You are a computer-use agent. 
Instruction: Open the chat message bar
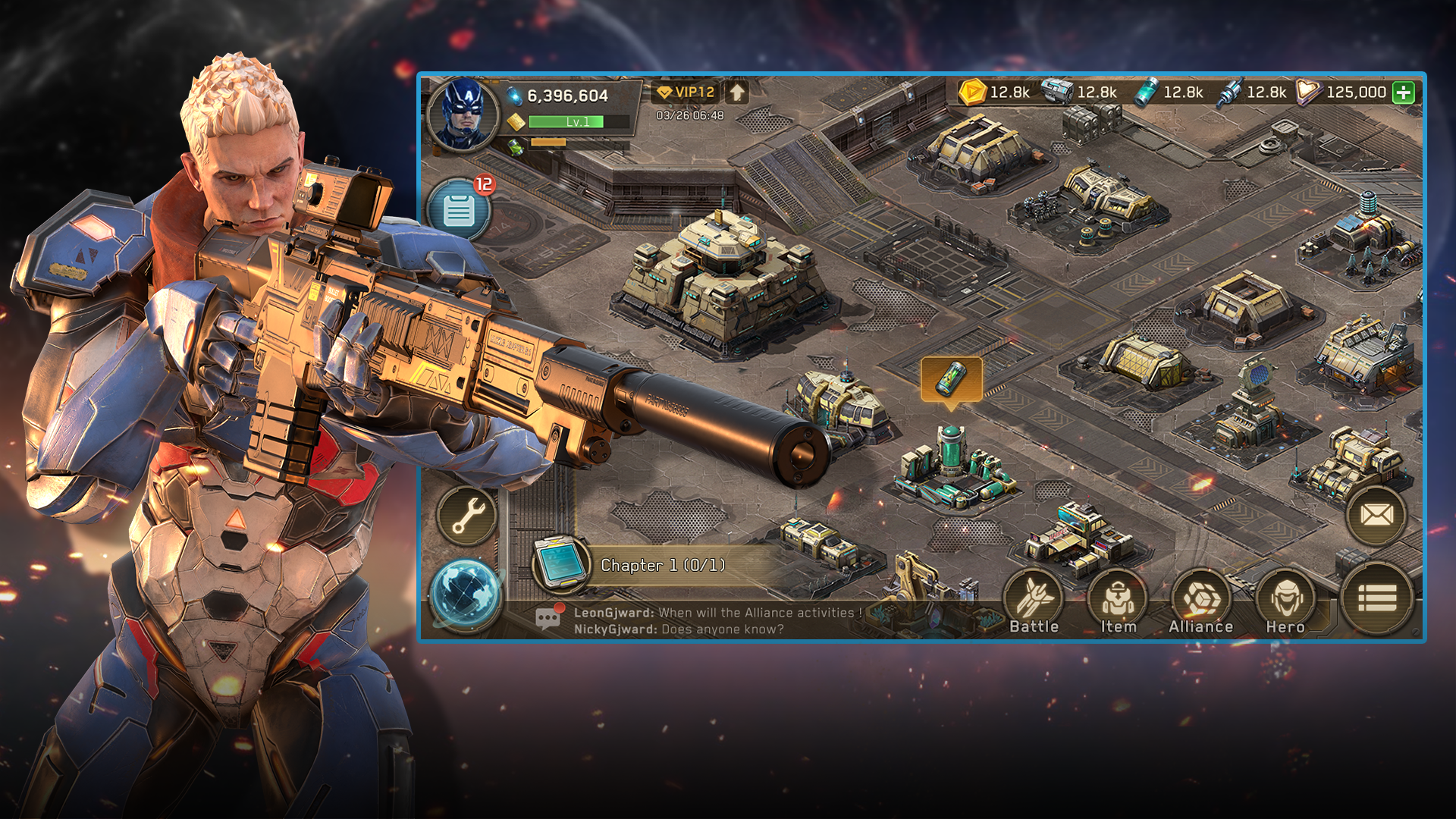coord(698,621)
